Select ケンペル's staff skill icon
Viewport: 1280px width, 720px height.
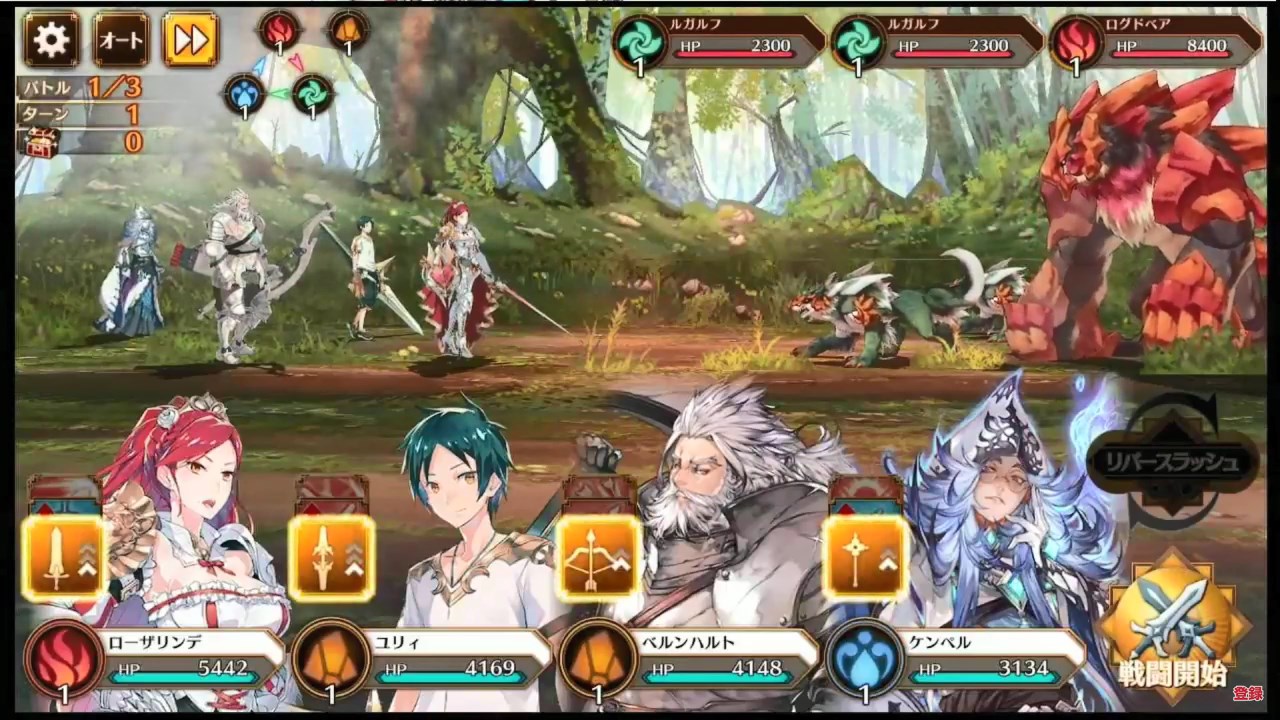click(x=866, y=558)
